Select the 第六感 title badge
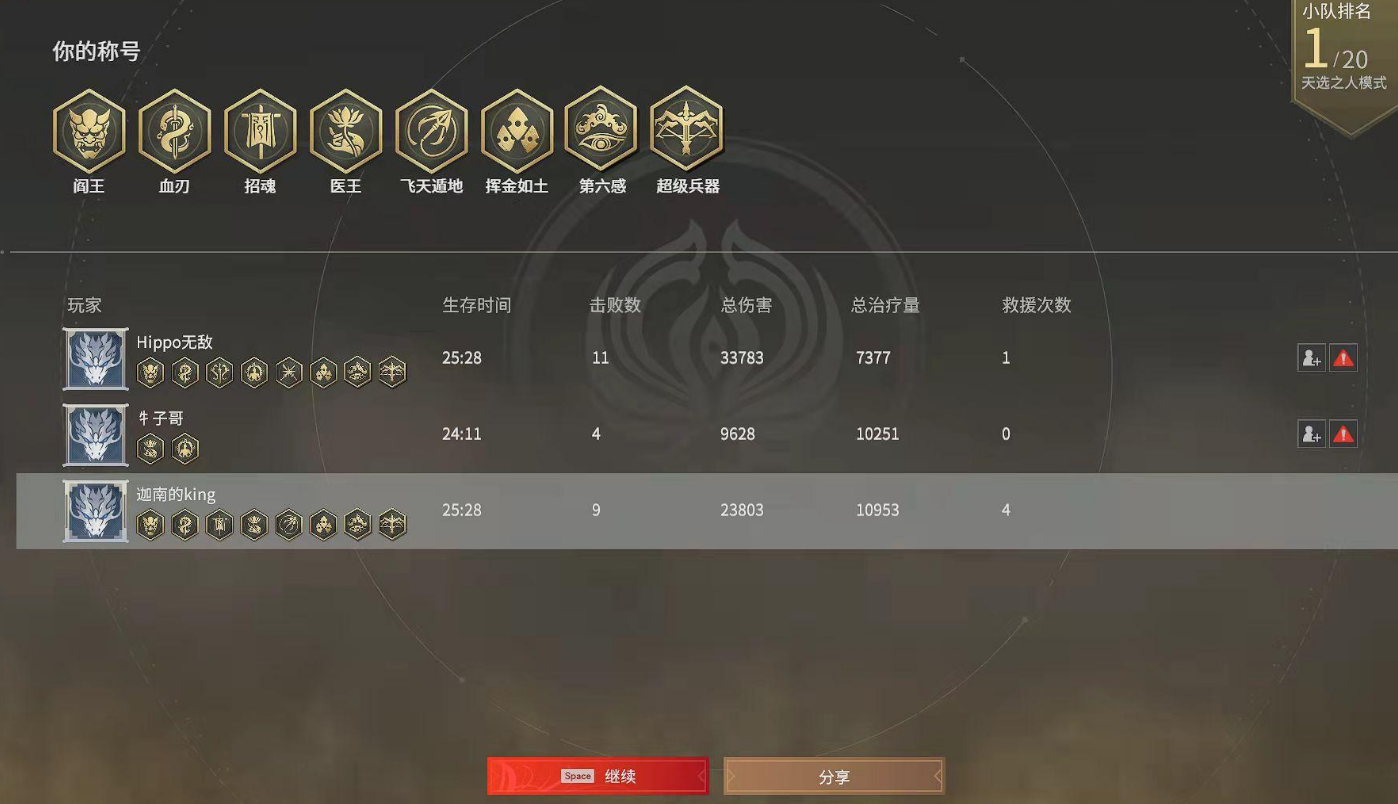Viewport: 1398px width, 804px height. (601, 131)
